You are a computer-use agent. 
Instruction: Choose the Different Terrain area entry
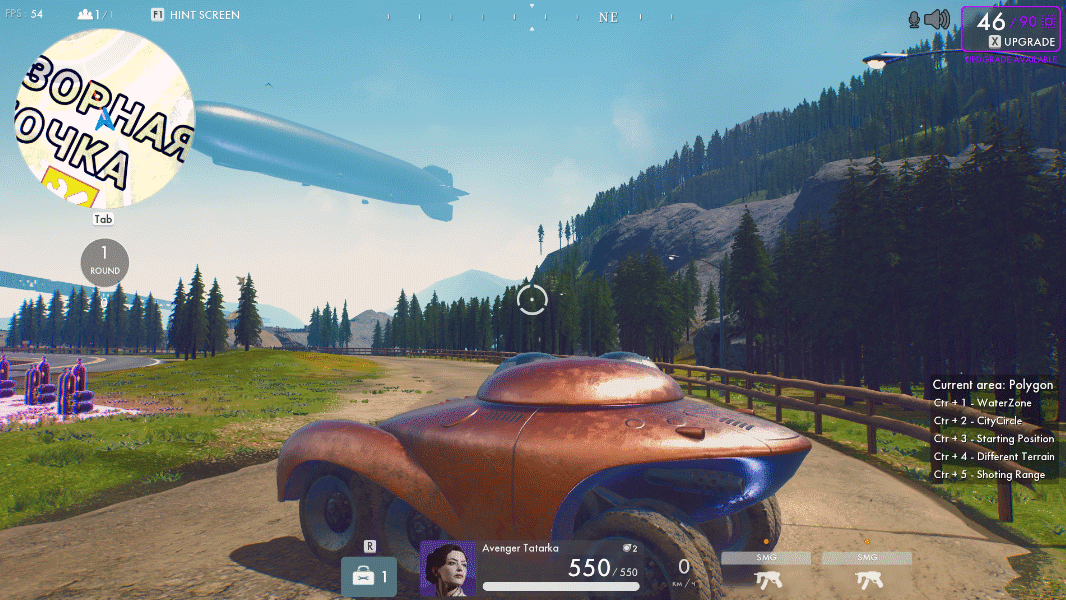994,457
